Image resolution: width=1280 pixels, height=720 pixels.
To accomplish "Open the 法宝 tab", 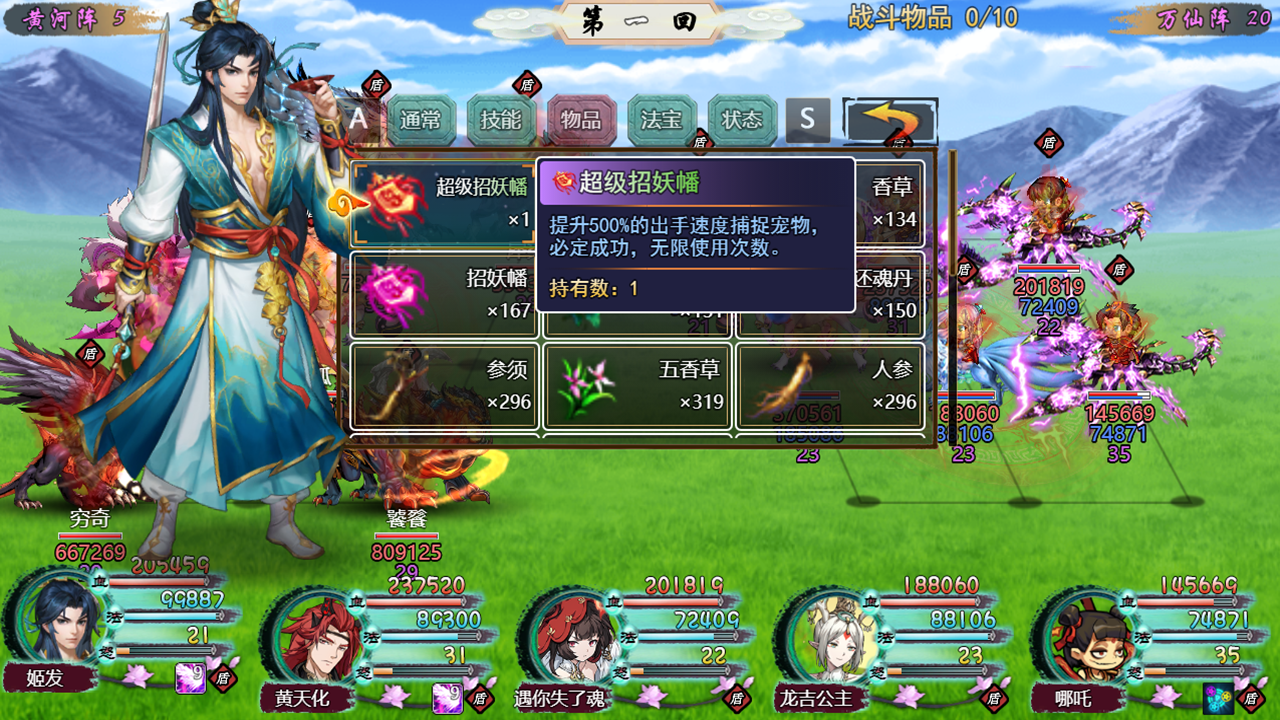I will [x=662, y=117].
